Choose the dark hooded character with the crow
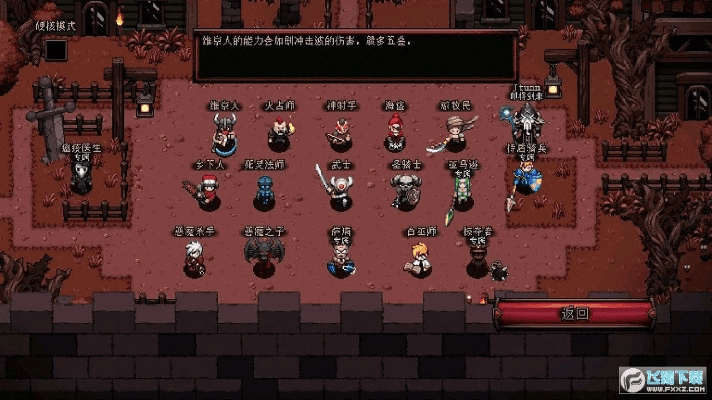 point(479,263)
